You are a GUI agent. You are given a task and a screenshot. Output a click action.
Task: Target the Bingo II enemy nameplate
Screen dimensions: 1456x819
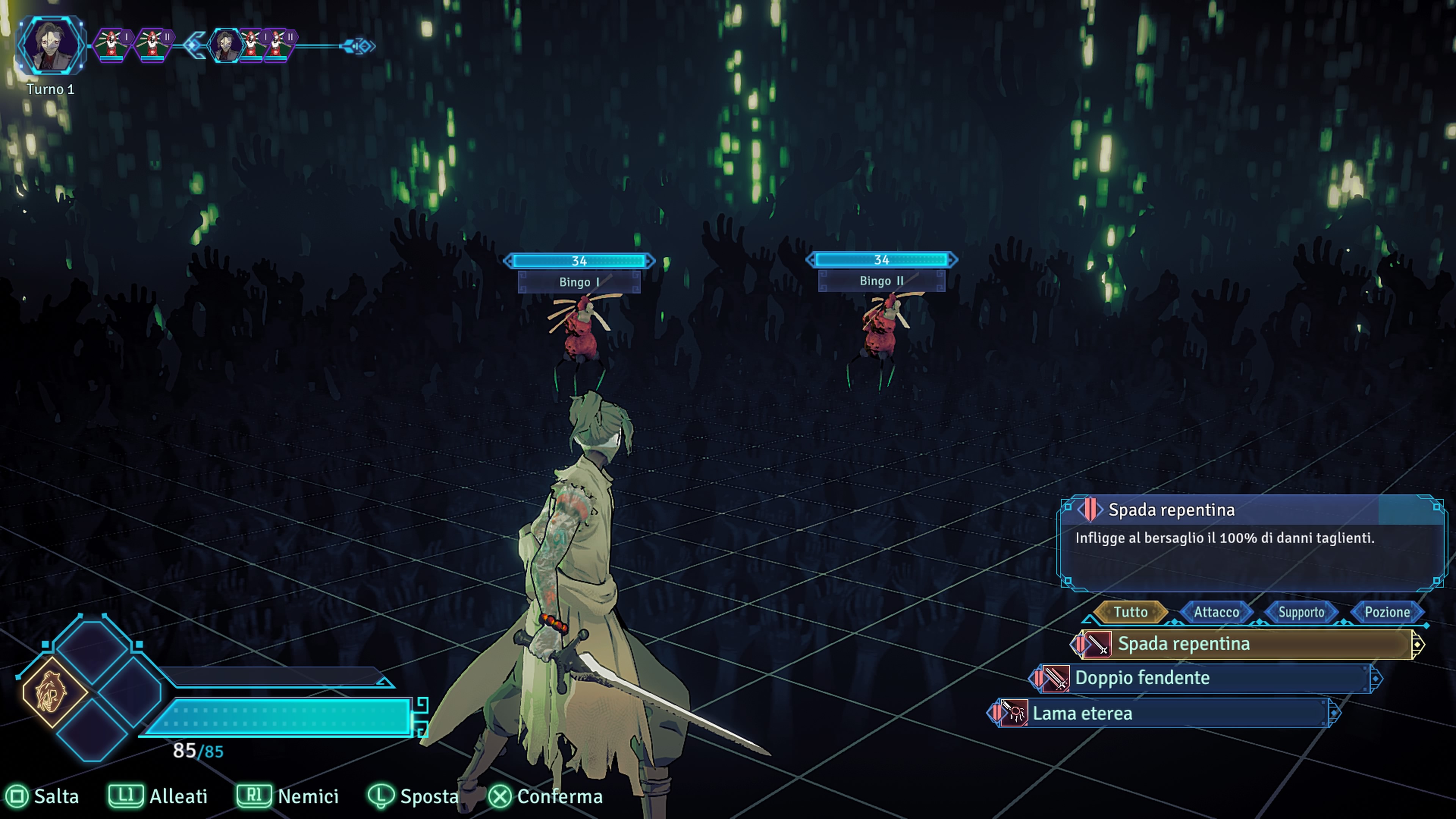881,281
